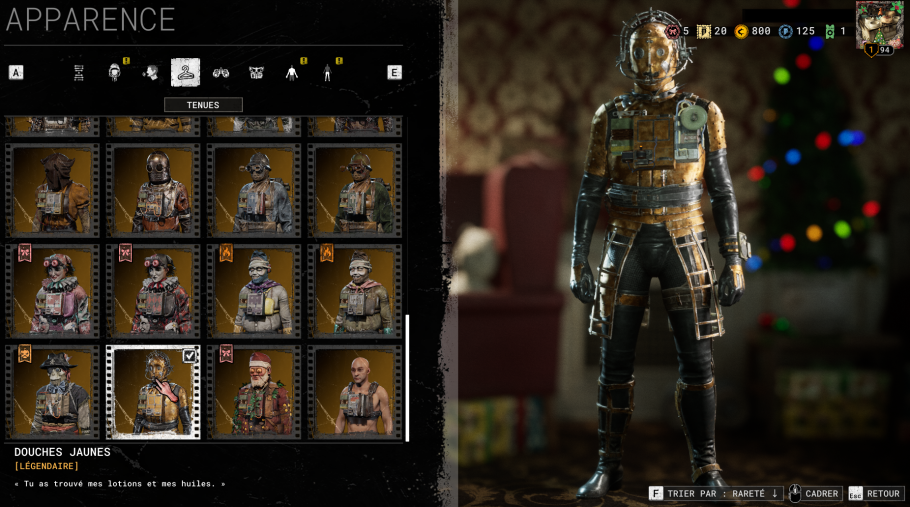Select the Santa hat outfit
Screen dimensions: 910x507
point(254,392)
